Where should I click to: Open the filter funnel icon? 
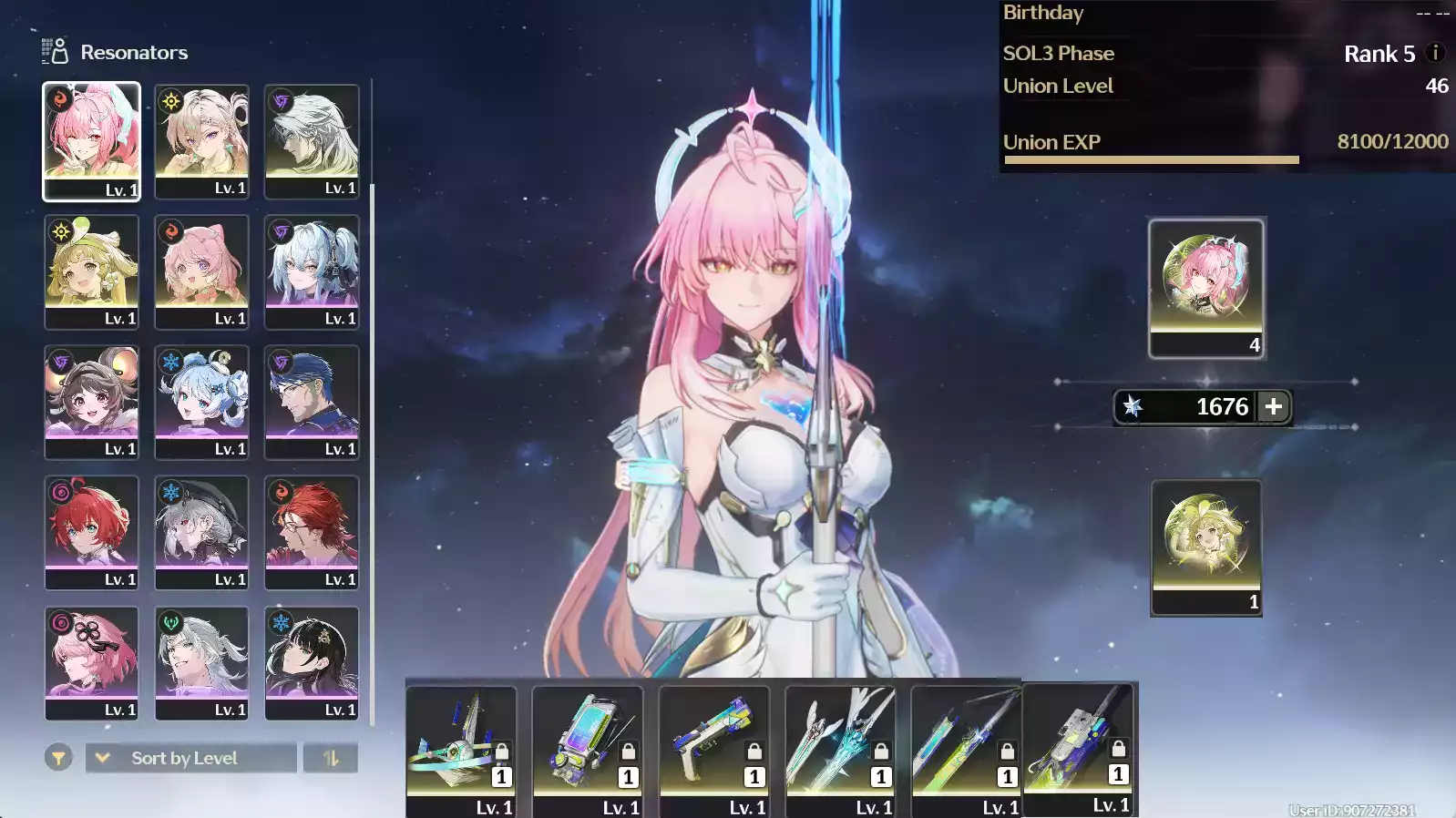pyautogui.click(x=57, y=757)
